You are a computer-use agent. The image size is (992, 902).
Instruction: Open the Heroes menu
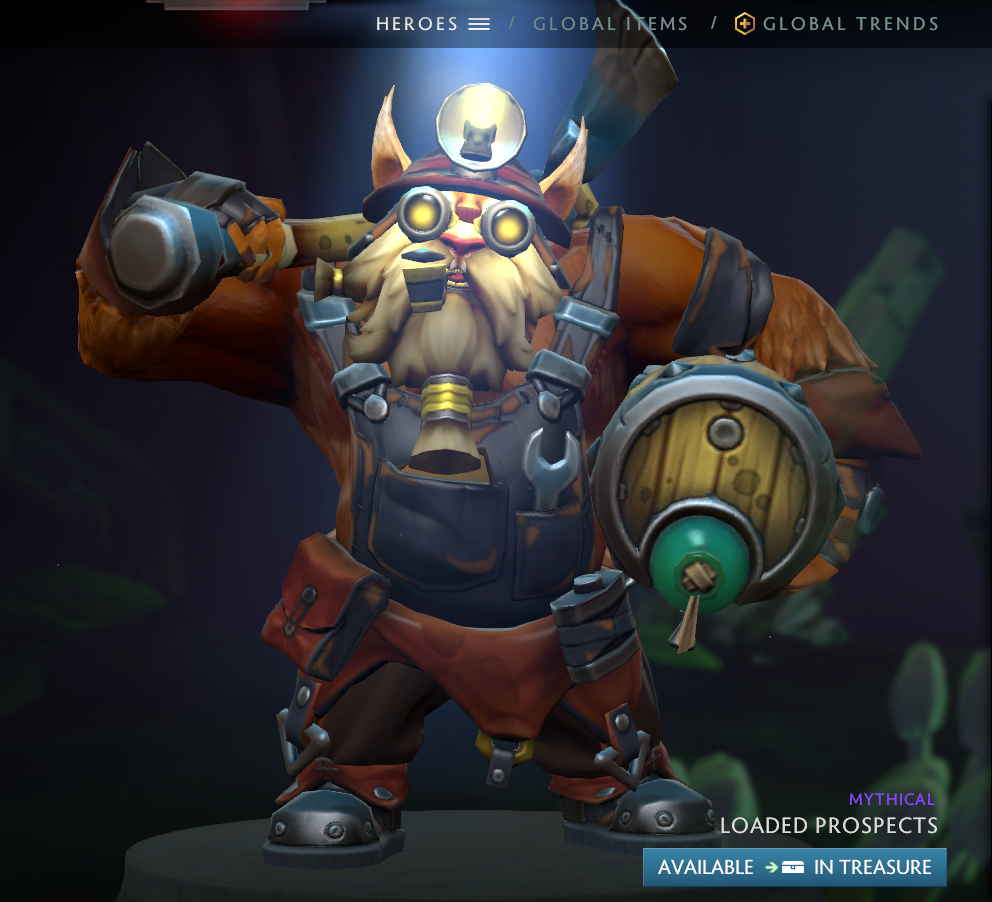432,24
